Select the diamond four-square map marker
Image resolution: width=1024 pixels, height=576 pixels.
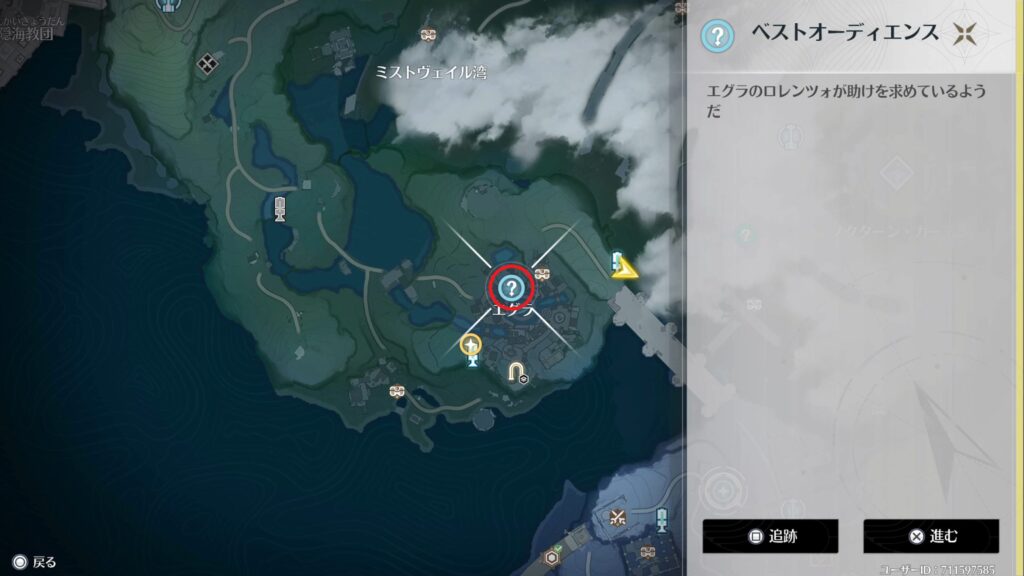coord(208,64)
